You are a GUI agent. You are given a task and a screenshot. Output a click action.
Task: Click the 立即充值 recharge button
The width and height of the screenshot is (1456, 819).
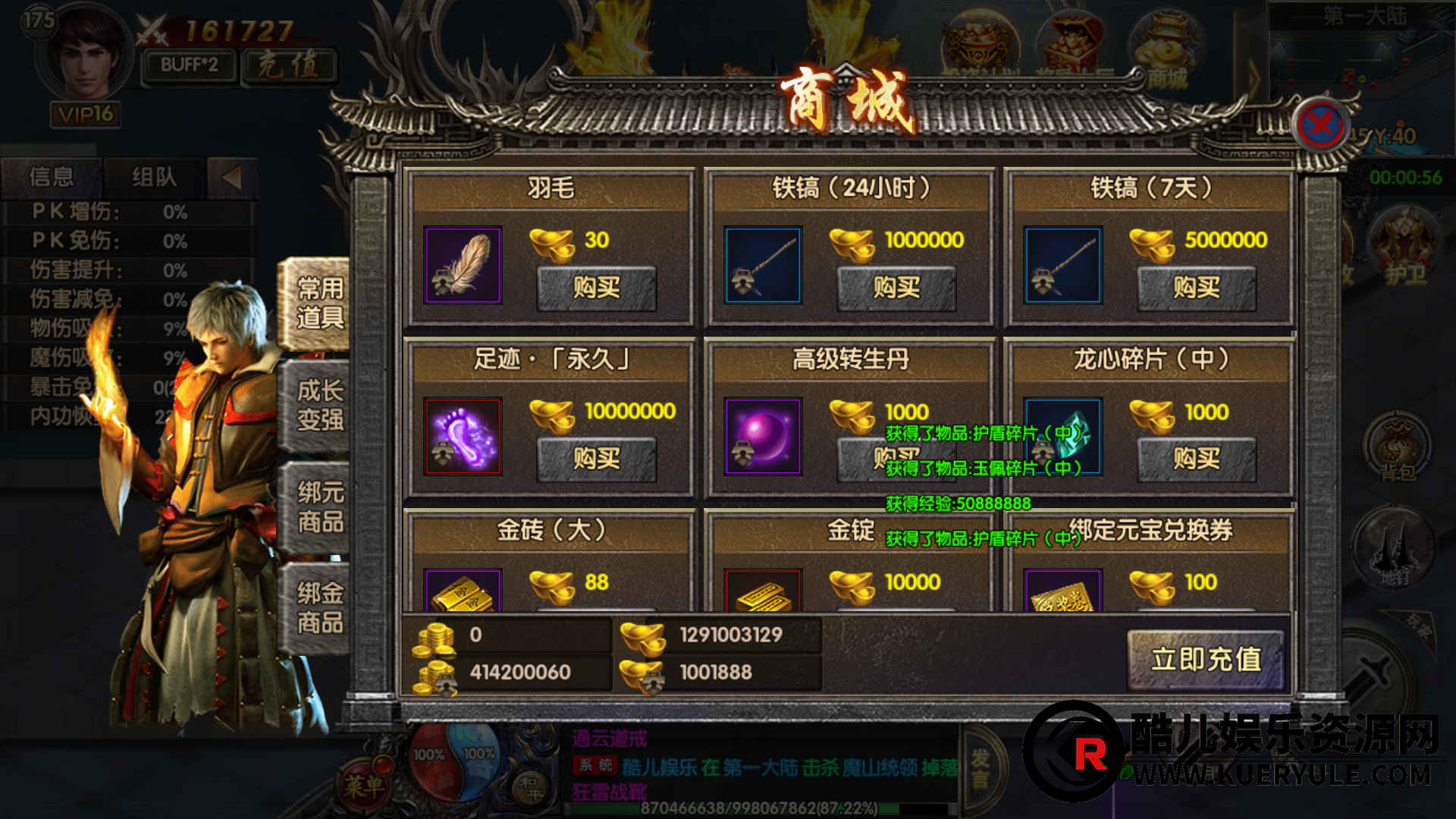1205,659
